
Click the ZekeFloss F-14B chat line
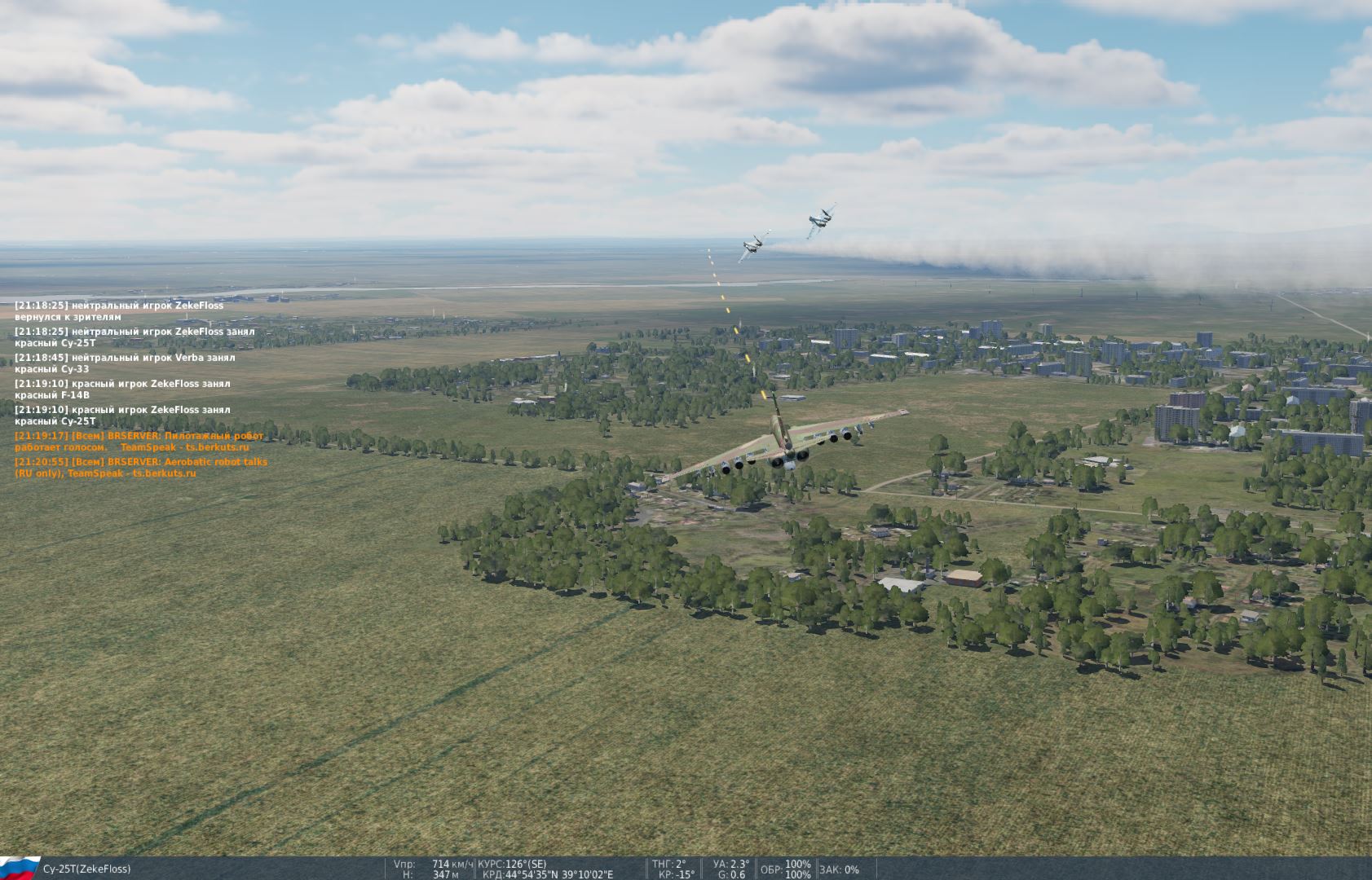(122, 389)
